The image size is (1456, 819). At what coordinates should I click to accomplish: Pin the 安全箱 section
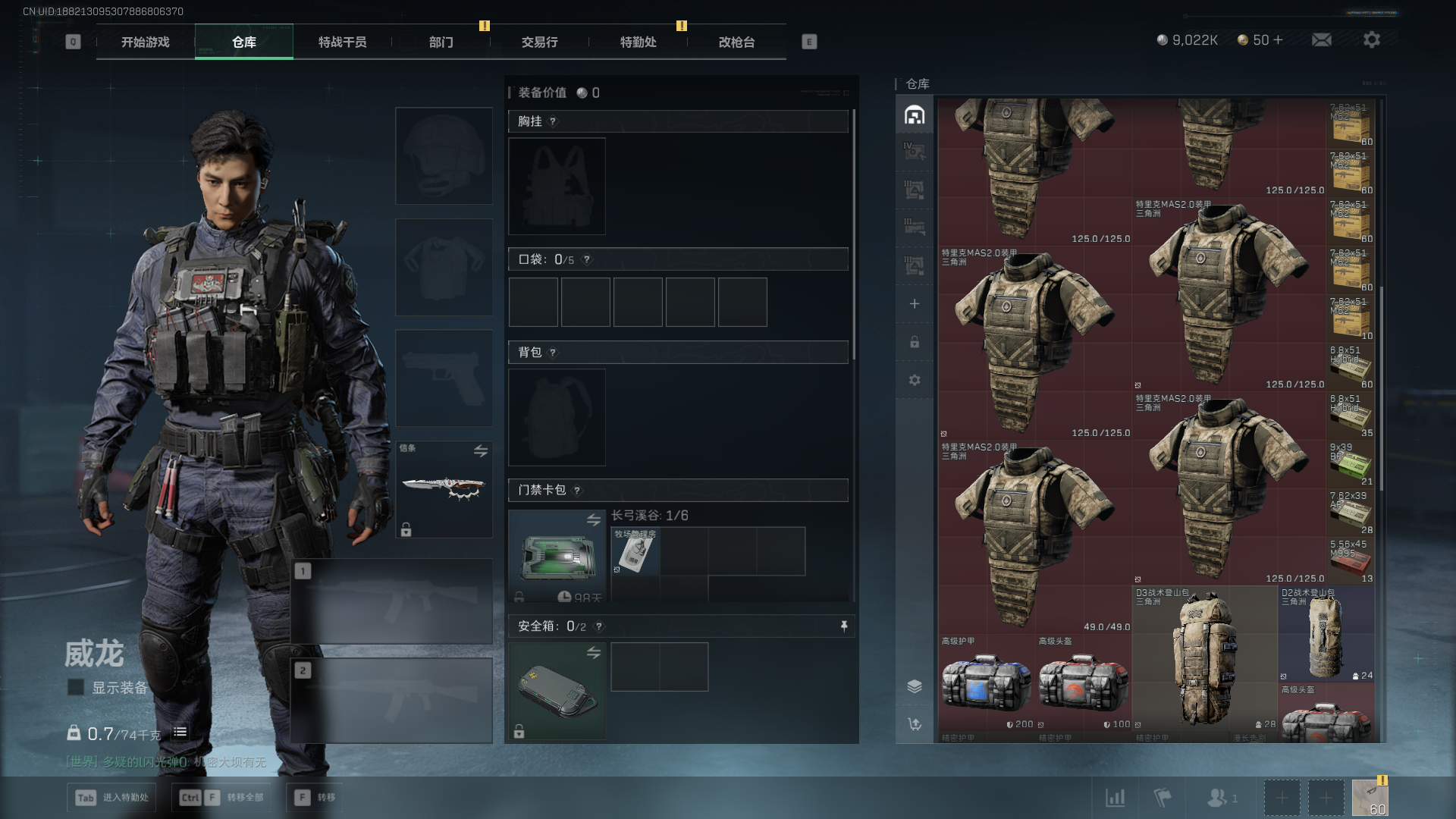tap(843, 626)
